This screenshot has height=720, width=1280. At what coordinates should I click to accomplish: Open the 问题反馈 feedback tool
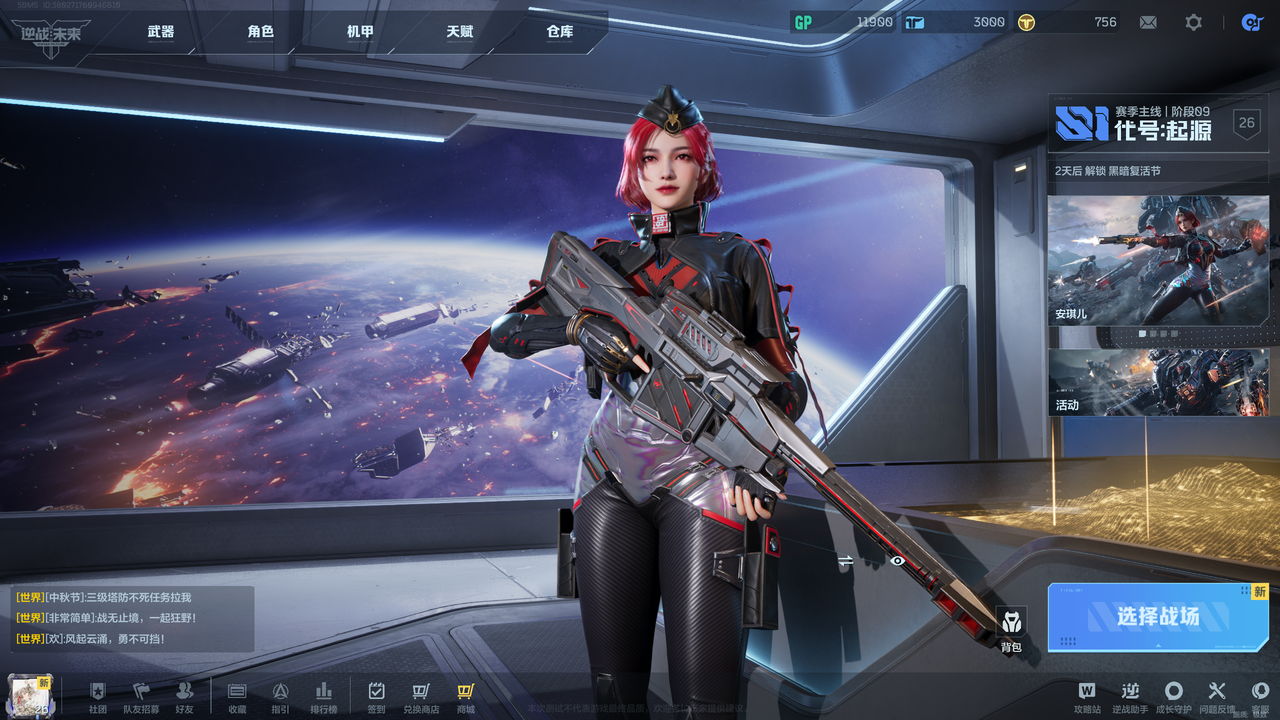coord(1216,696)
